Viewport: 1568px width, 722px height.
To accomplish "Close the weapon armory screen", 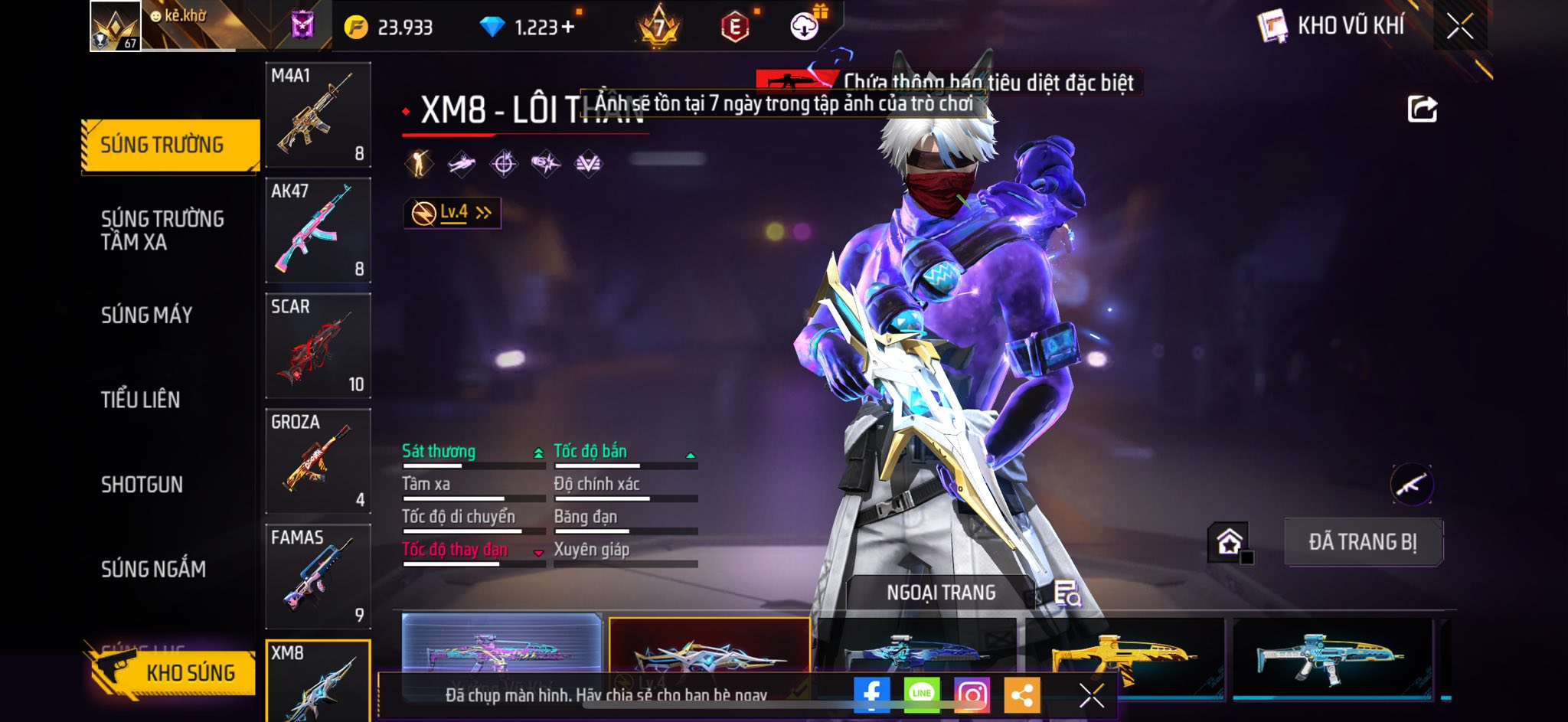I will (x=1460, y=26).
